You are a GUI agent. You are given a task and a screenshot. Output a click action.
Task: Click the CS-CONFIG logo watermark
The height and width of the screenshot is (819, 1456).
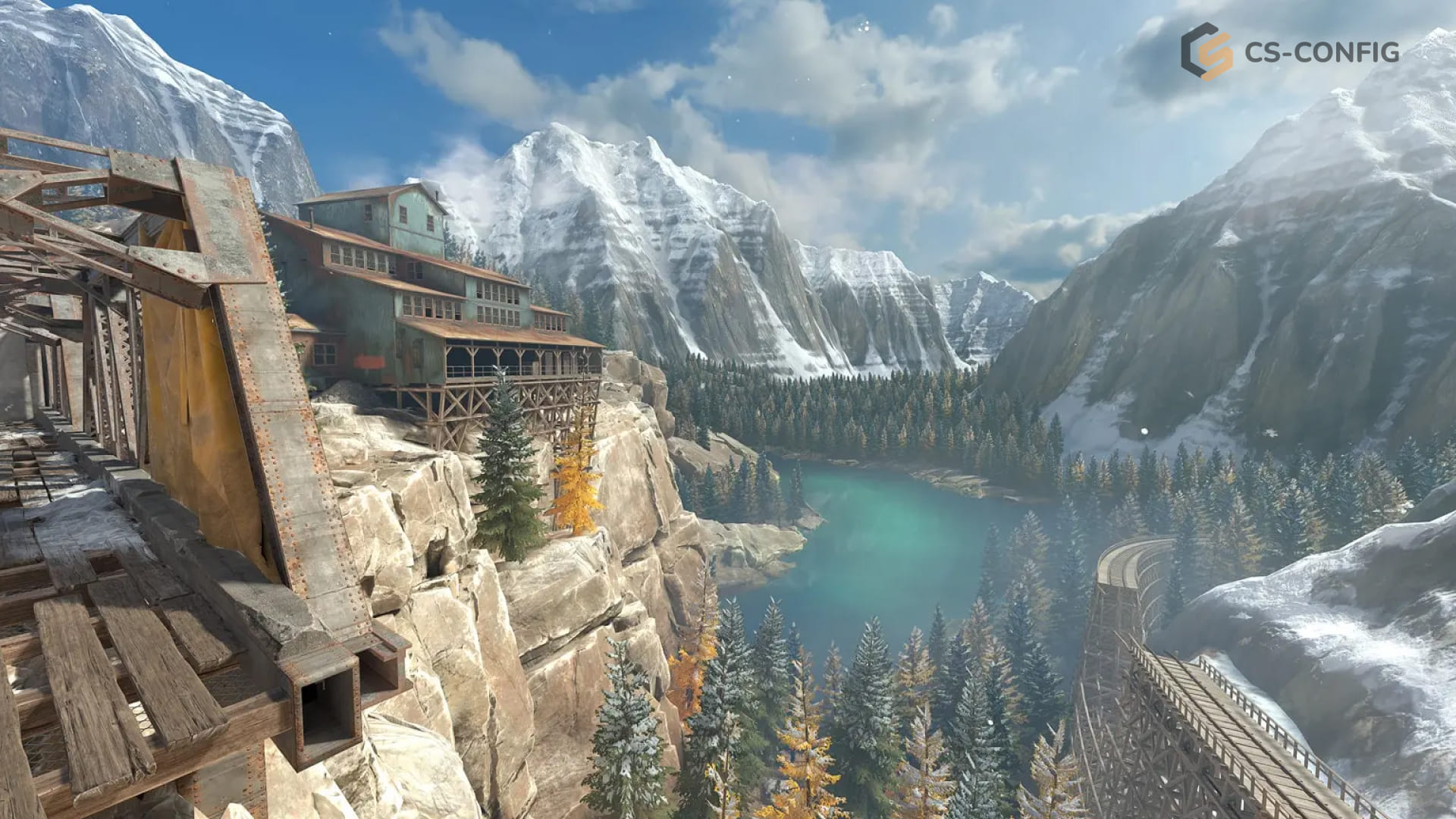coord(1289,52)
